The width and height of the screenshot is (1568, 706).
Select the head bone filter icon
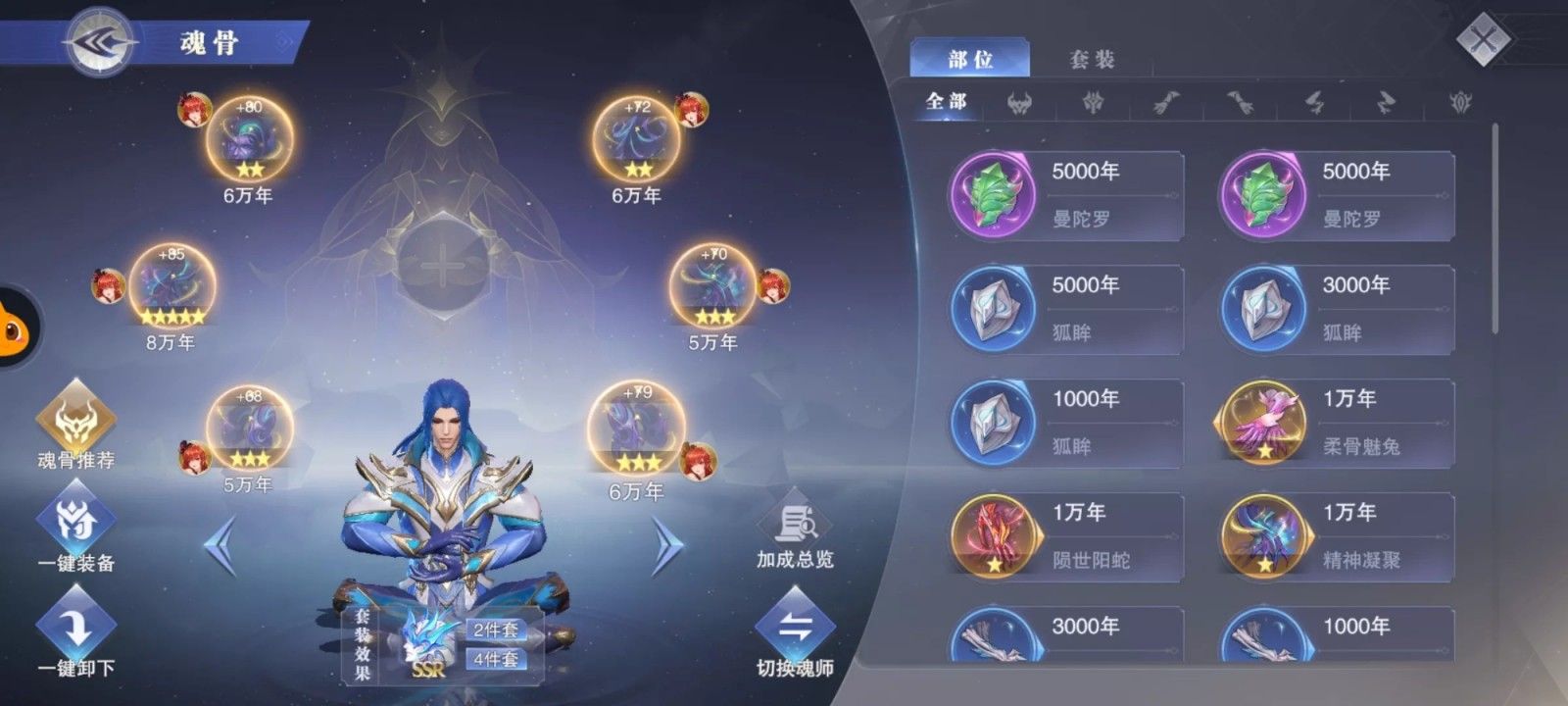click(1021, 103)
